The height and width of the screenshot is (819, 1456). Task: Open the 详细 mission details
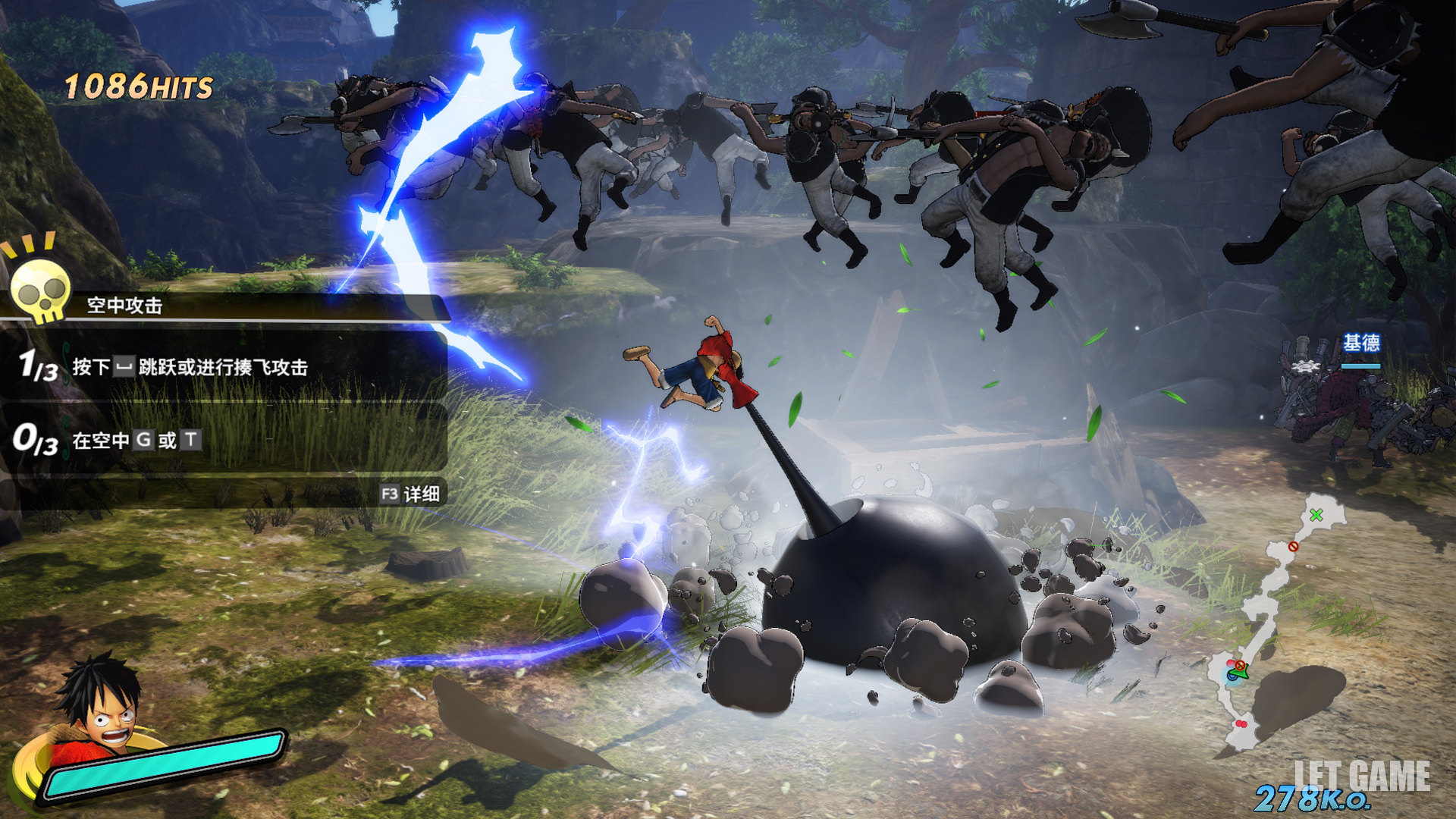[x=411, y=494]
